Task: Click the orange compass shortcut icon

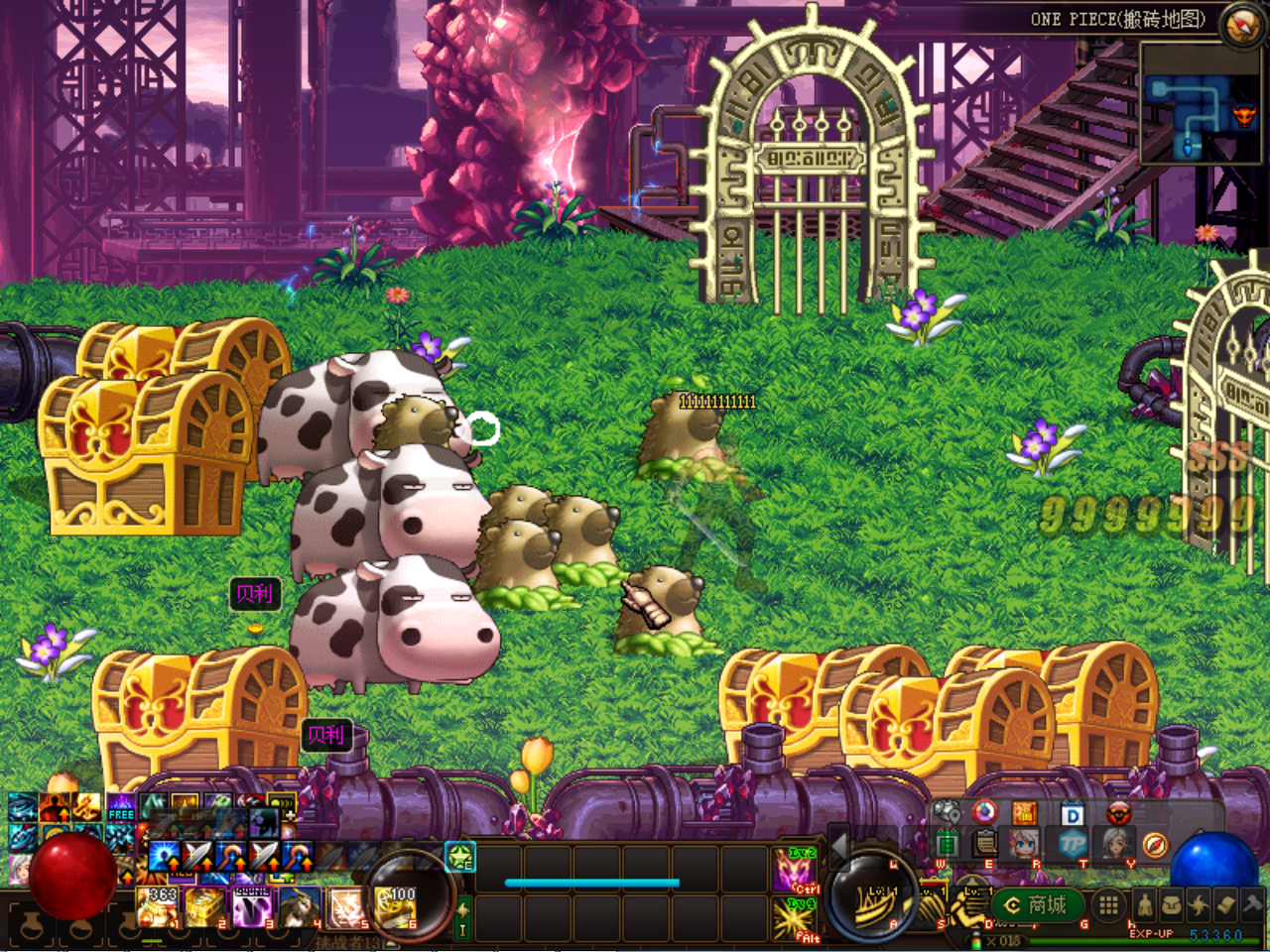Action: 1155,845
